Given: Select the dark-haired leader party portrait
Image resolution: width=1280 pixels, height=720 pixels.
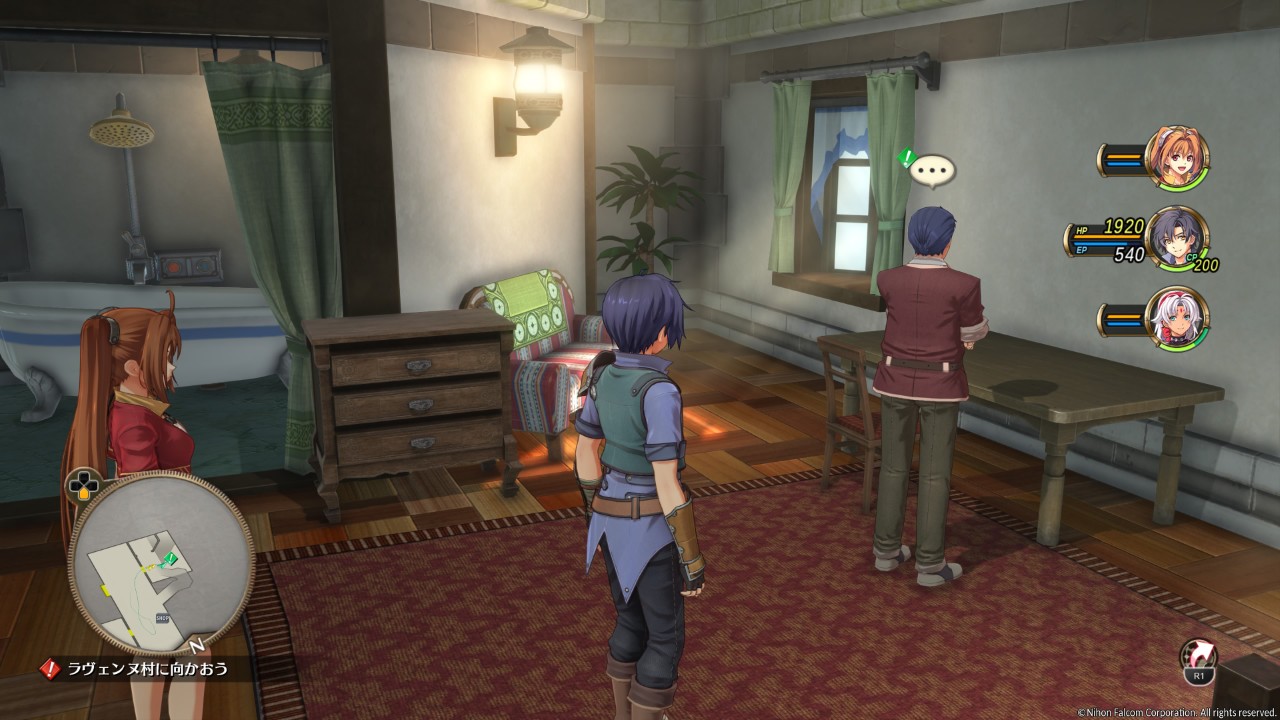Looking at the screenshot, I should 1177,238.
